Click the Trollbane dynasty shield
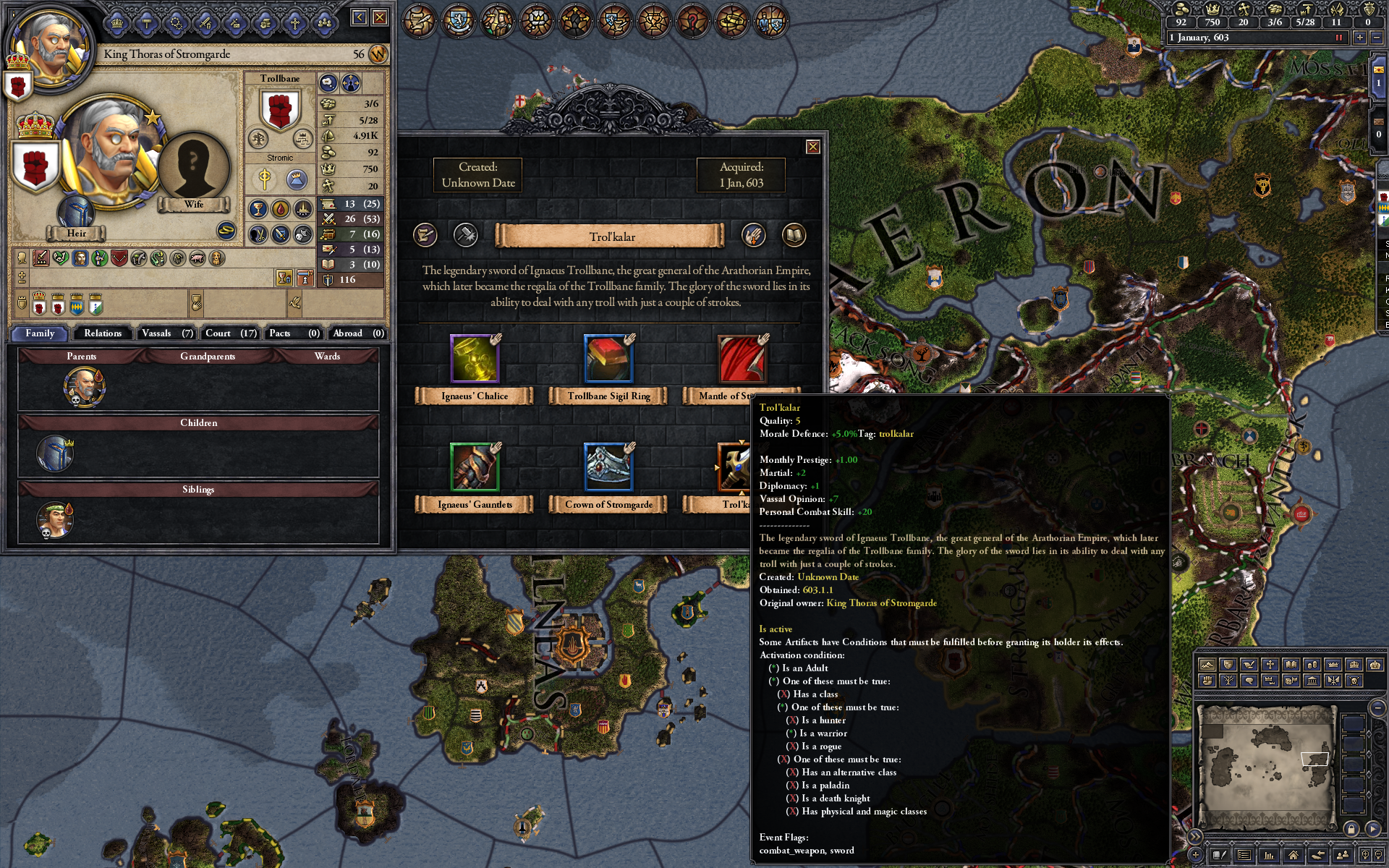1389x868 pixels. pyautogui.click(x=280, y=111)
